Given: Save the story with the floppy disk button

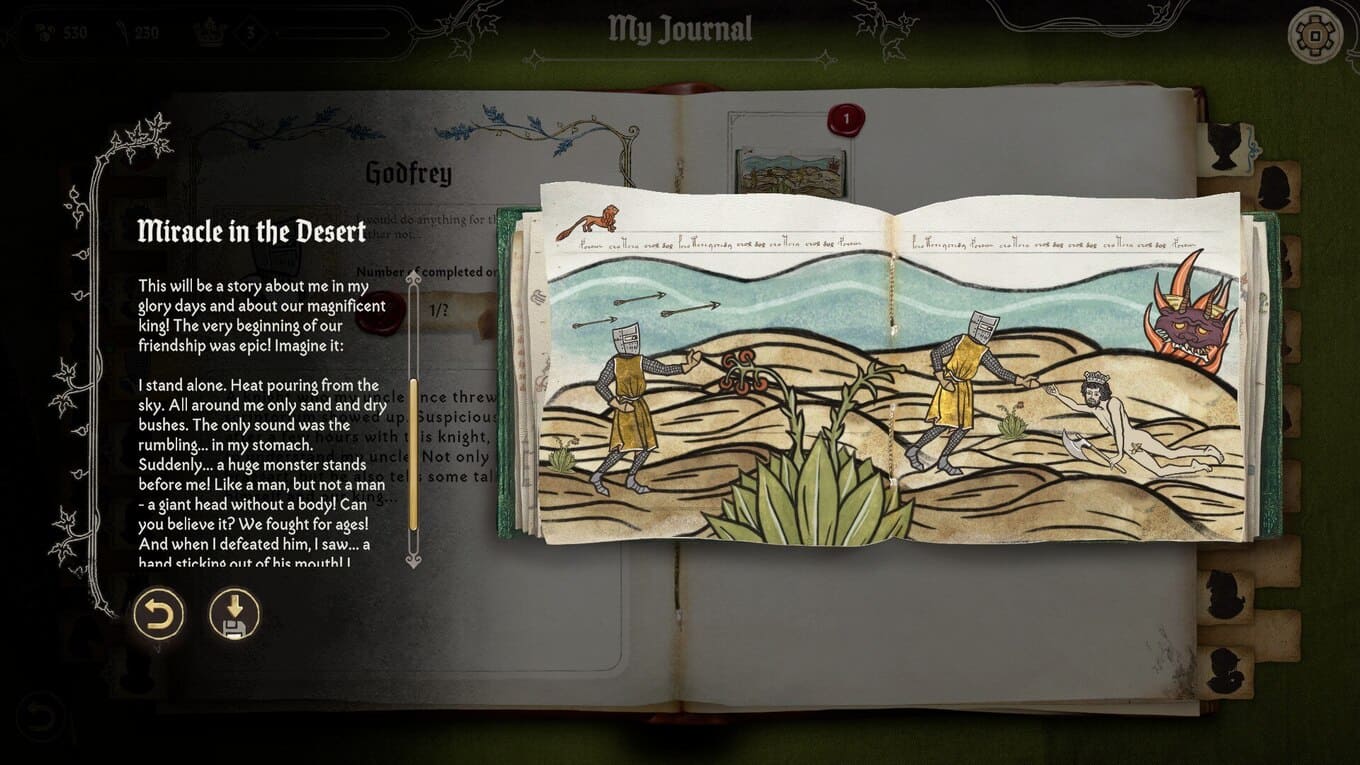Looking at the screenshot, I should pos(234,613).
